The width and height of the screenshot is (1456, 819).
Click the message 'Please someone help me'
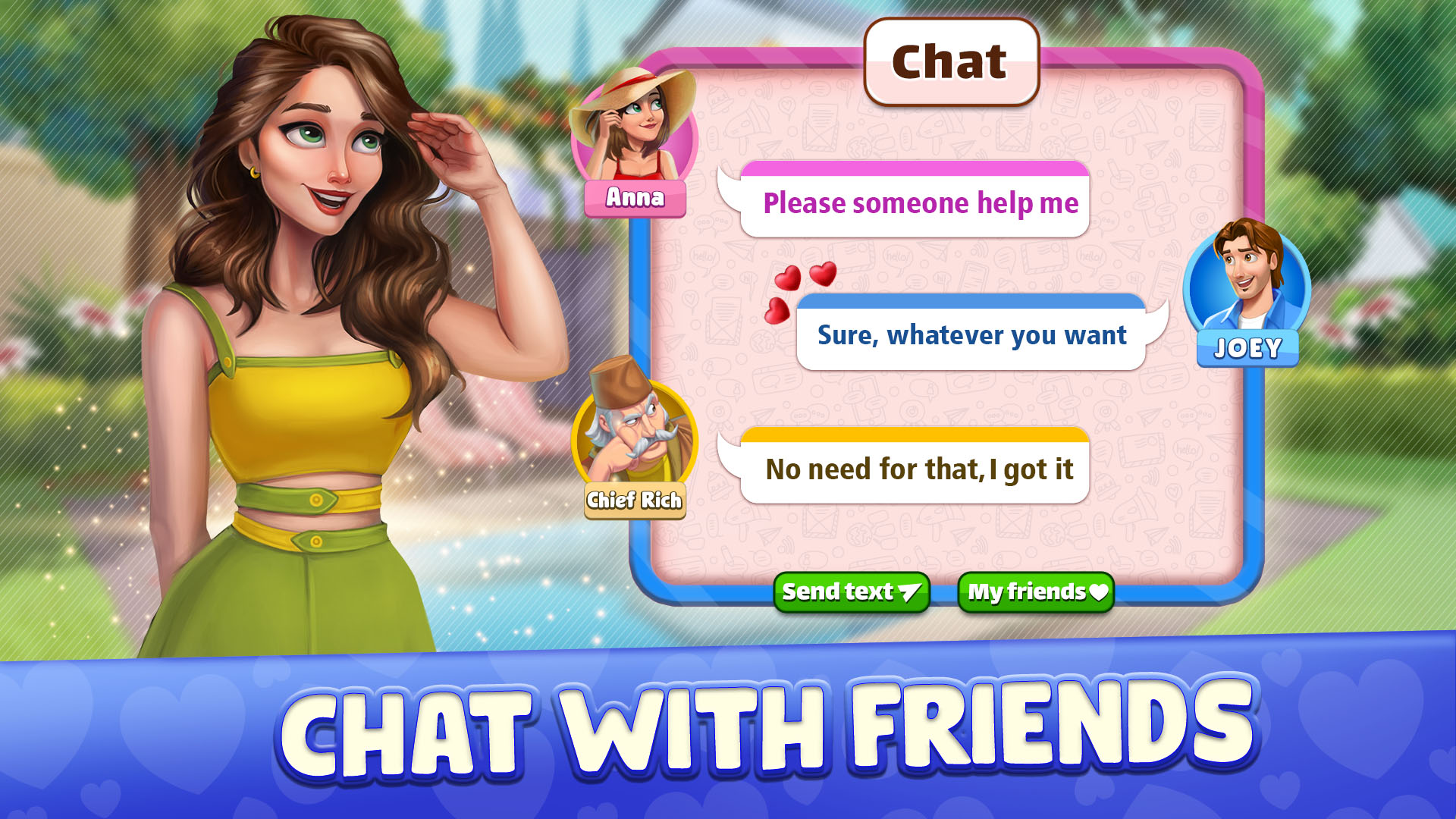[x=920, y=202]
